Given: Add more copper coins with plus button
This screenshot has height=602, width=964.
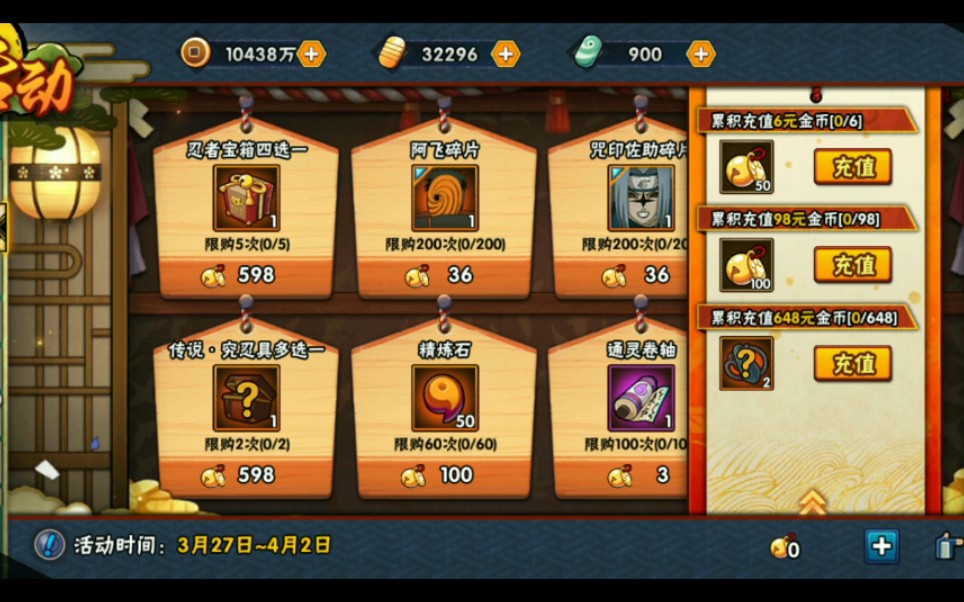Looking at the screenshot, I should point(312,54).
